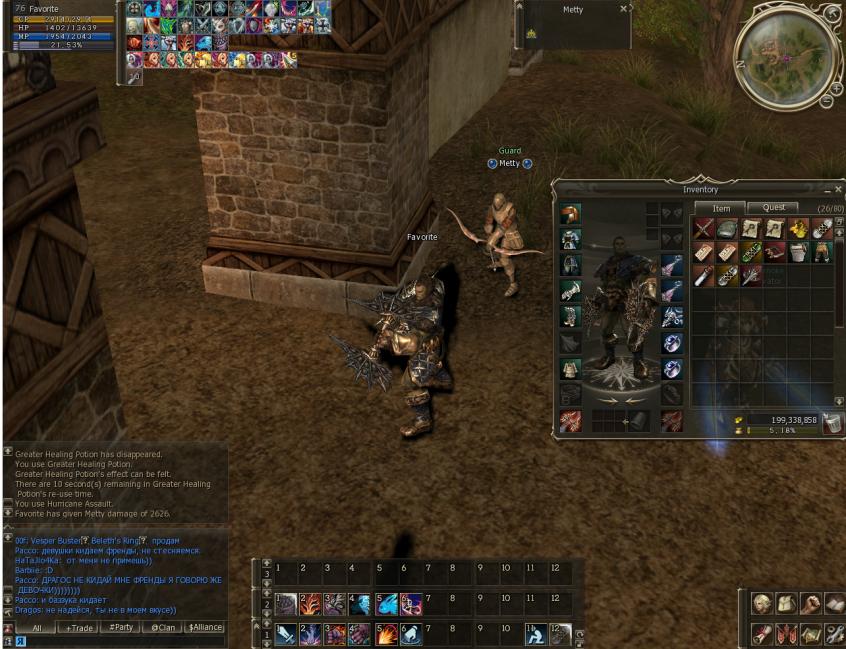
Task: Click the inventory trash can button
Action: (x=832, y=423)
